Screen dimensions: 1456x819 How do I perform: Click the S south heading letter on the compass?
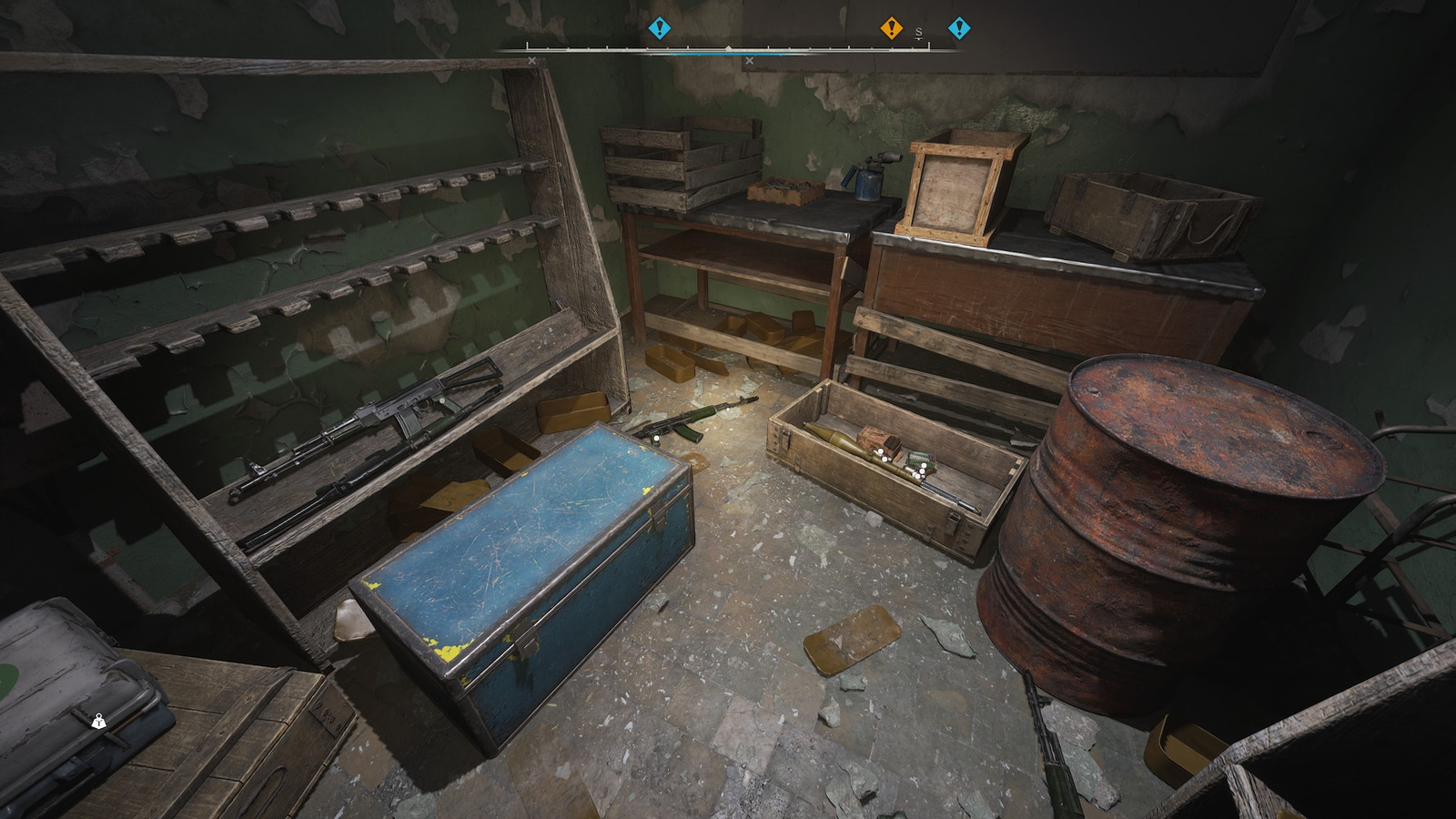[918, 31]
